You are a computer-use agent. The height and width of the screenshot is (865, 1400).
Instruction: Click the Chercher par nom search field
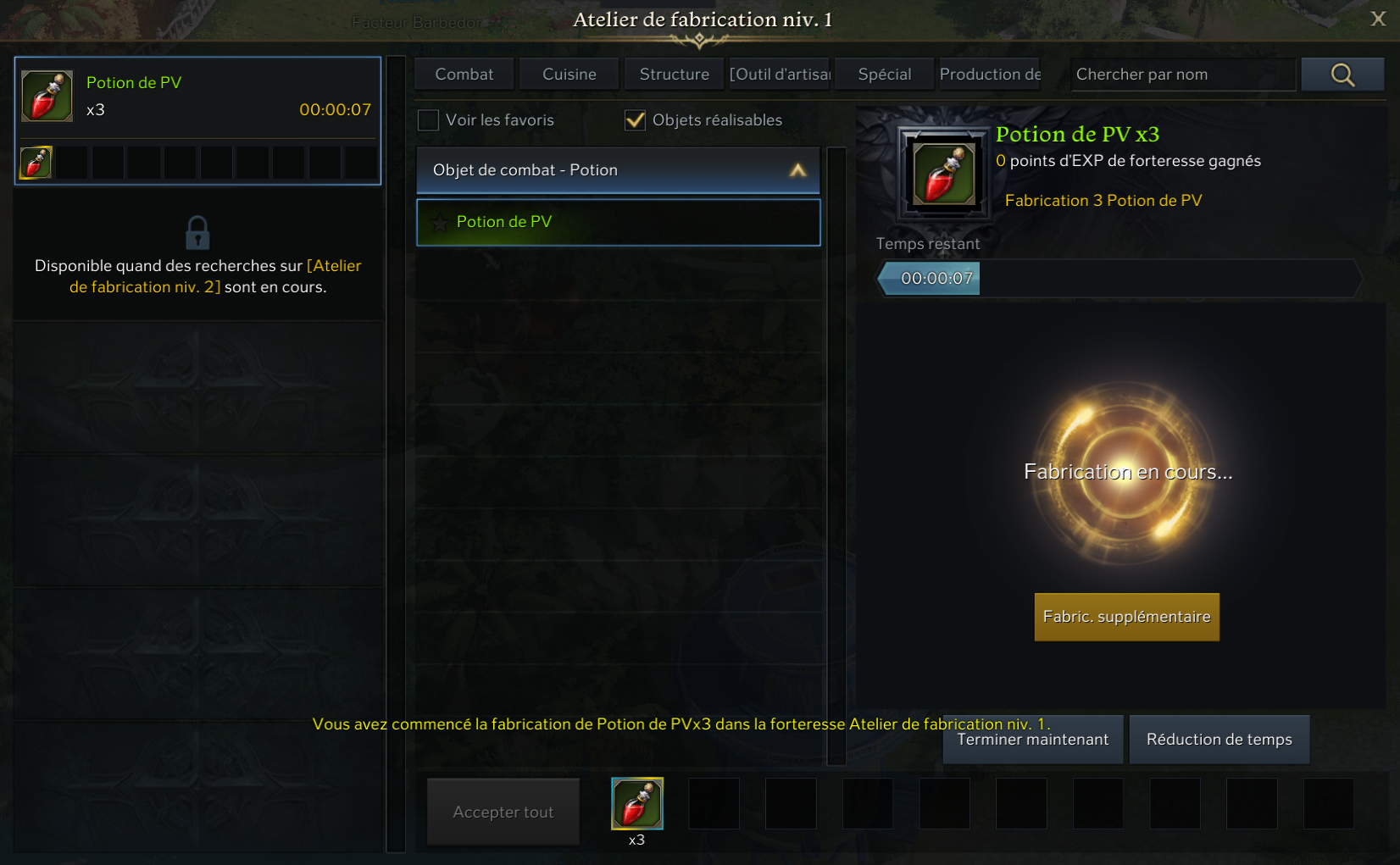(1183, 75)
